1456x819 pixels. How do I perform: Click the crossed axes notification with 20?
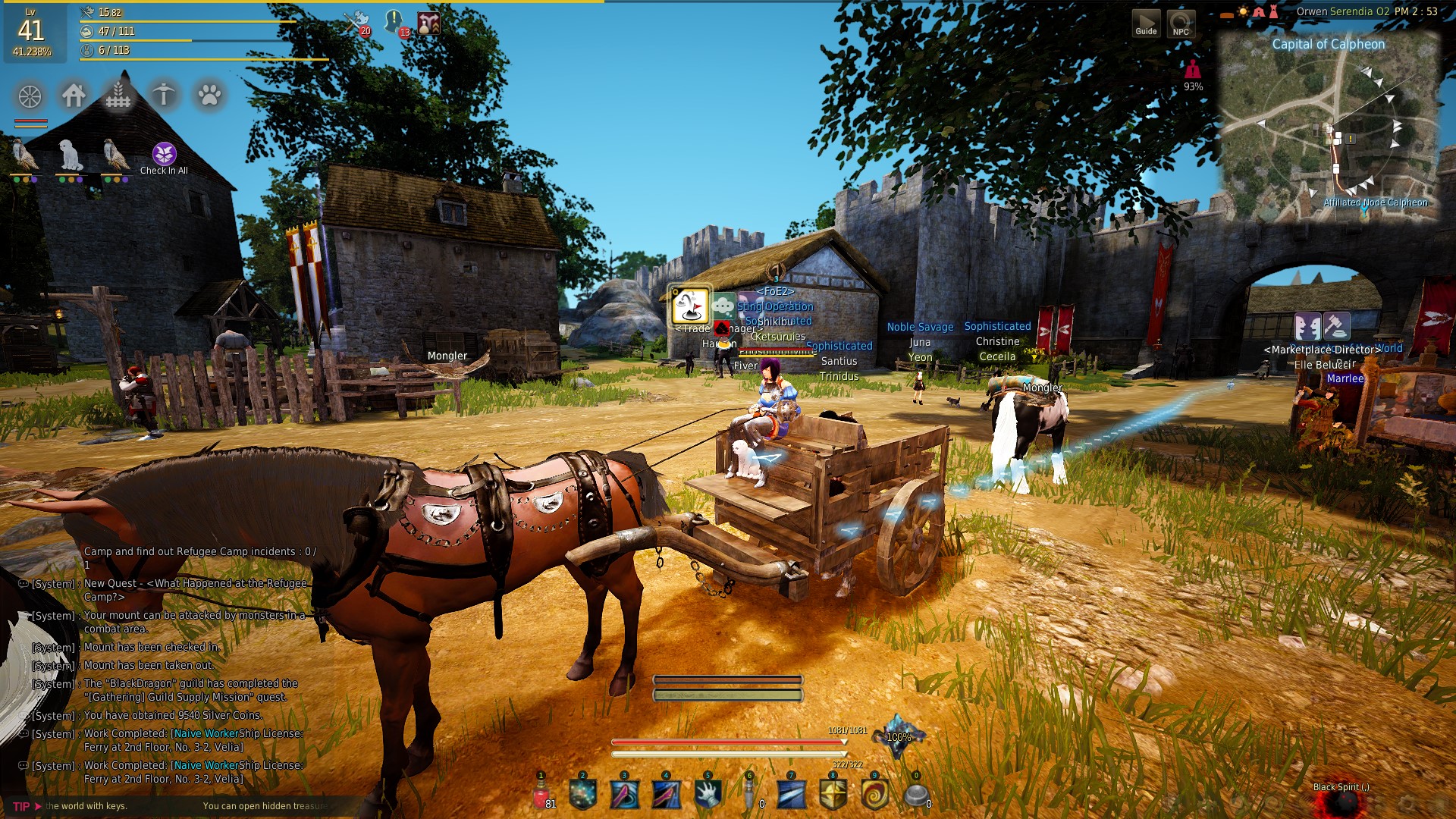click(356, 21)
